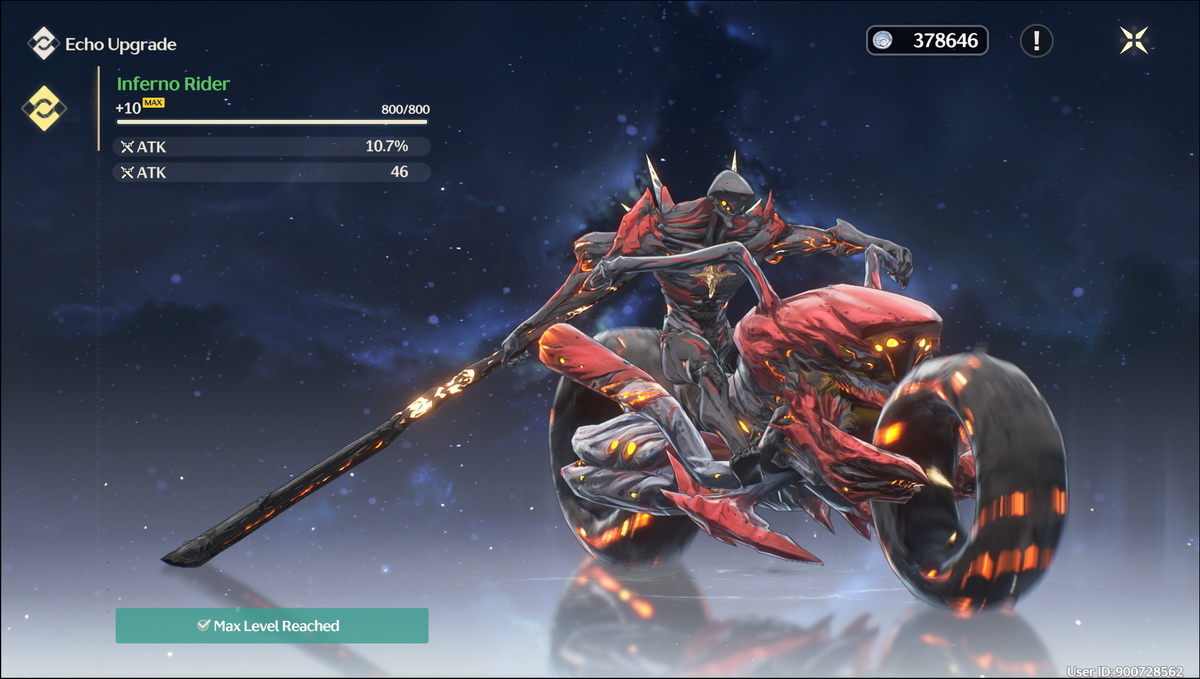Click the Max Level Reached button
Screen dimensions: 1200x679
tap(272, 626)
